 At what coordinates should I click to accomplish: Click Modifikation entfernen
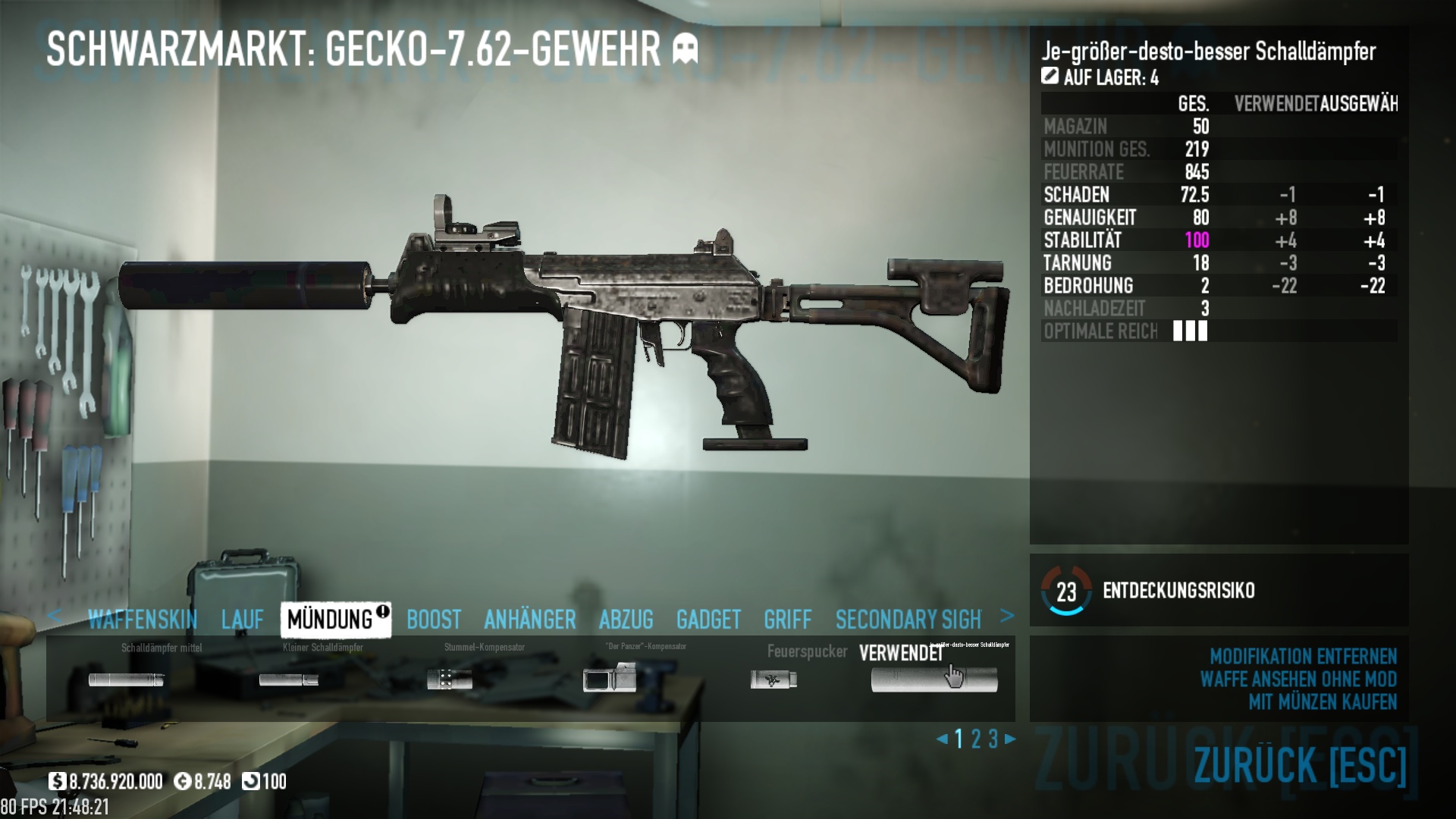pos(1303,656)
